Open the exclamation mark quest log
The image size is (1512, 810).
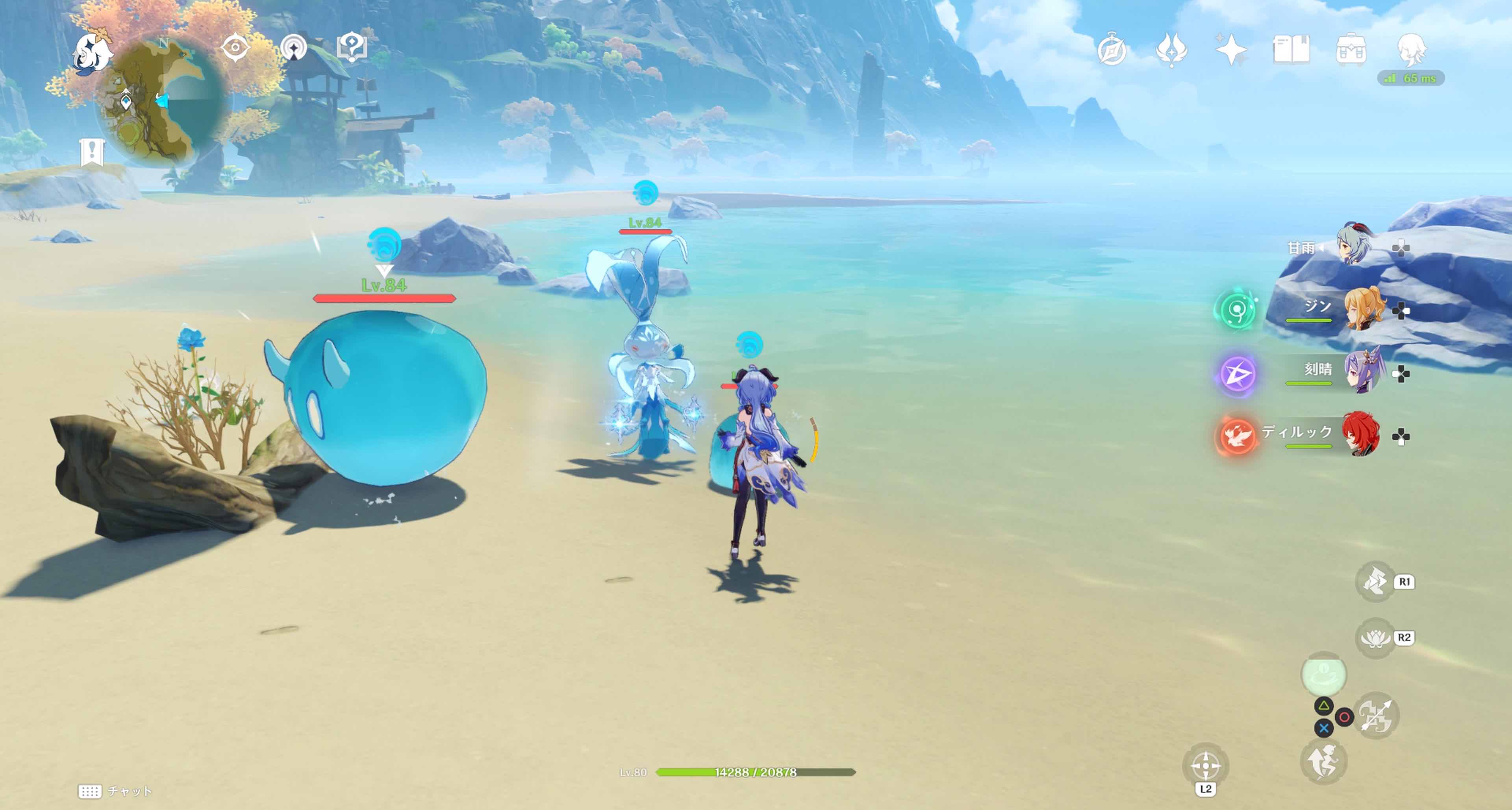click(x=92, y=152)
